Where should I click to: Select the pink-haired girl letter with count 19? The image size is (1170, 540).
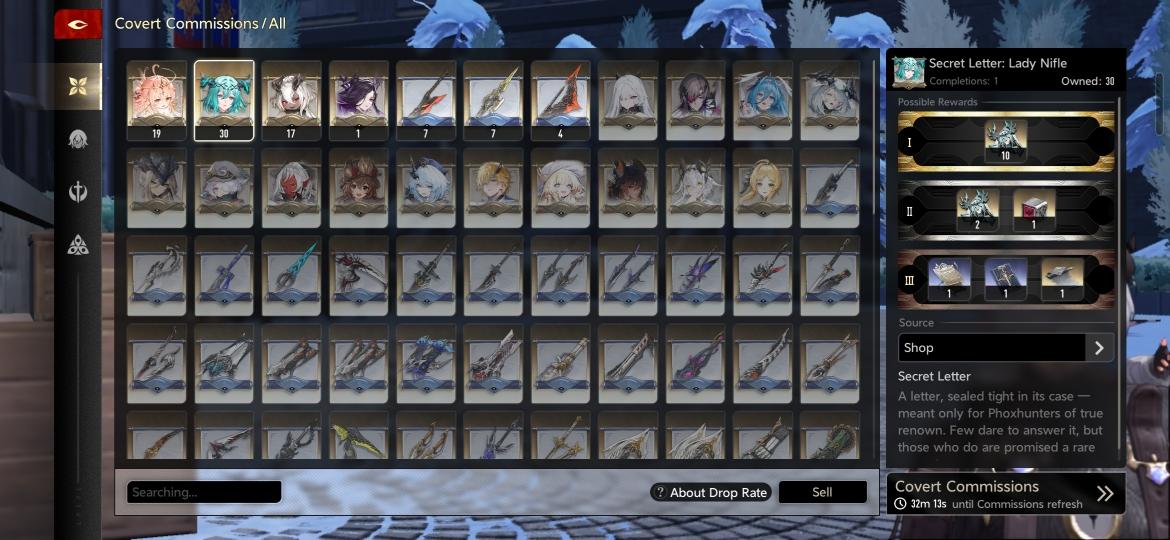tap(157, 99)
